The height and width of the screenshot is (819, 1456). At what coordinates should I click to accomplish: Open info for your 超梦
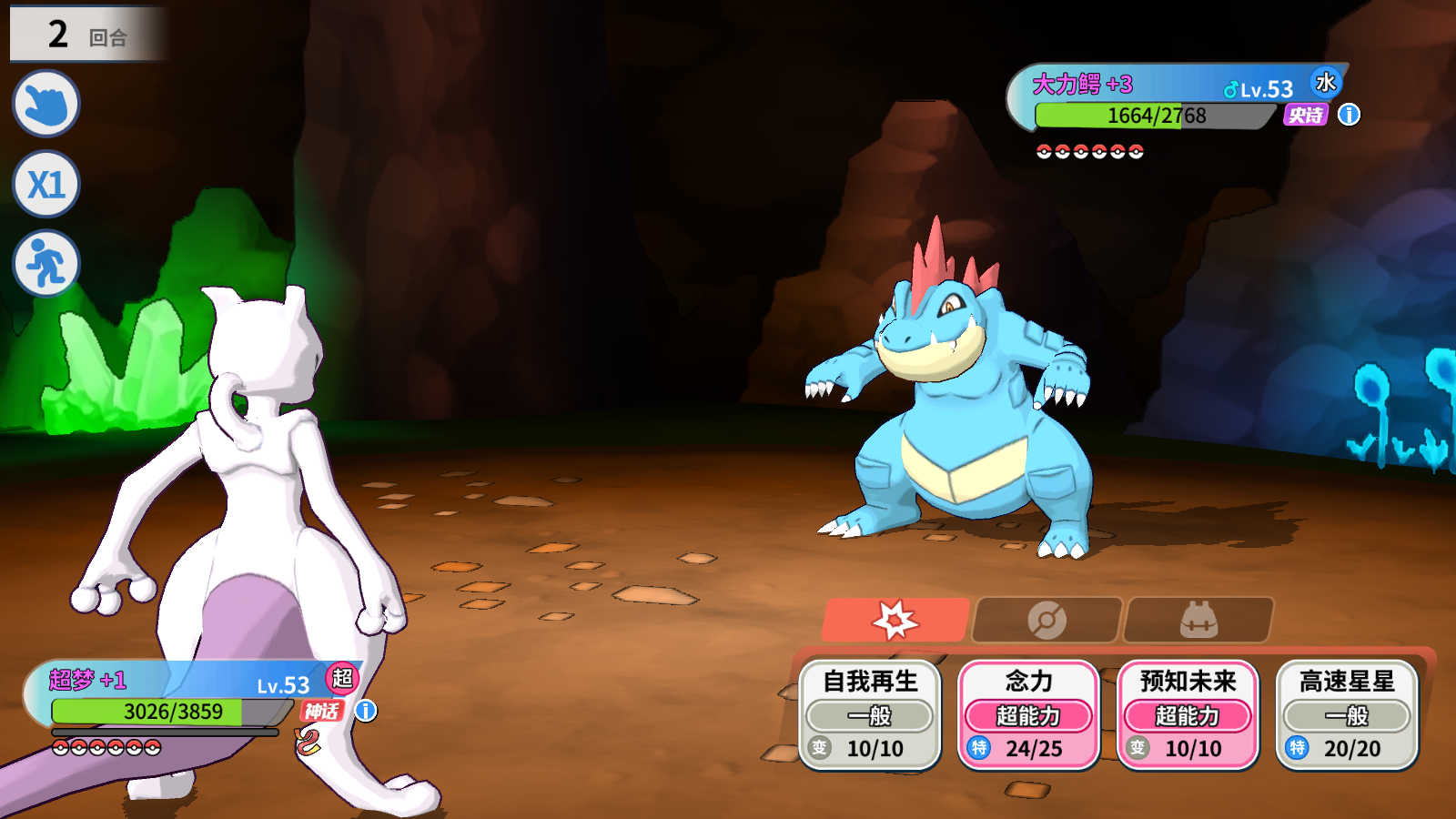click(366, 711)
